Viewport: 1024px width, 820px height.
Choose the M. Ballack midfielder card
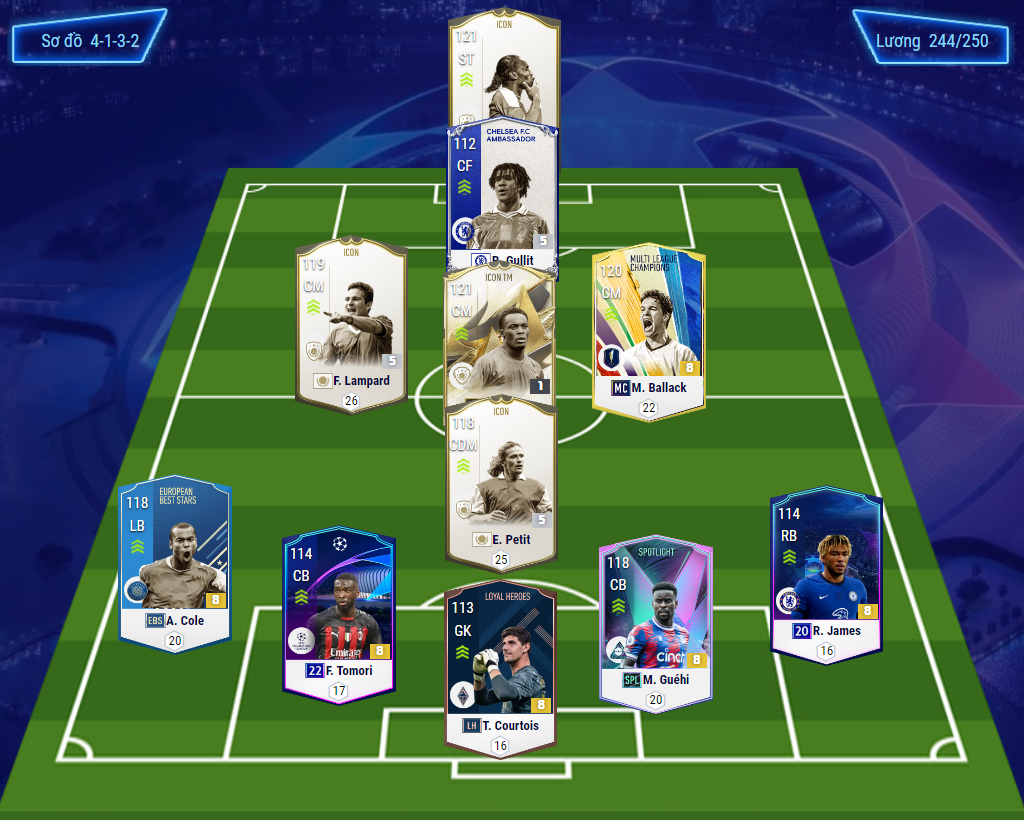(649, 325)
